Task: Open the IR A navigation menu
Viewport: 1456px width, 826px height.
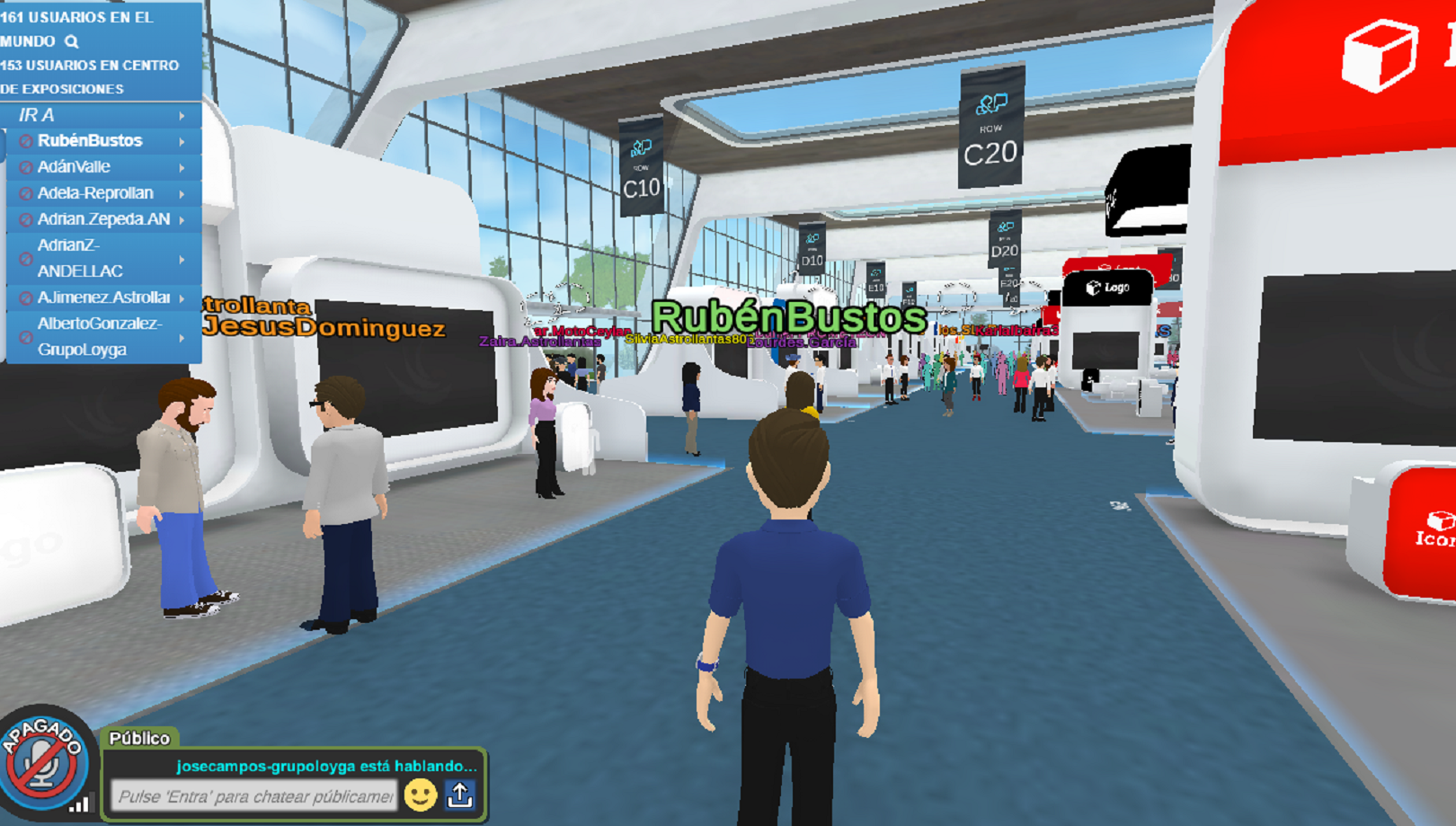Action: pos(101,115)
